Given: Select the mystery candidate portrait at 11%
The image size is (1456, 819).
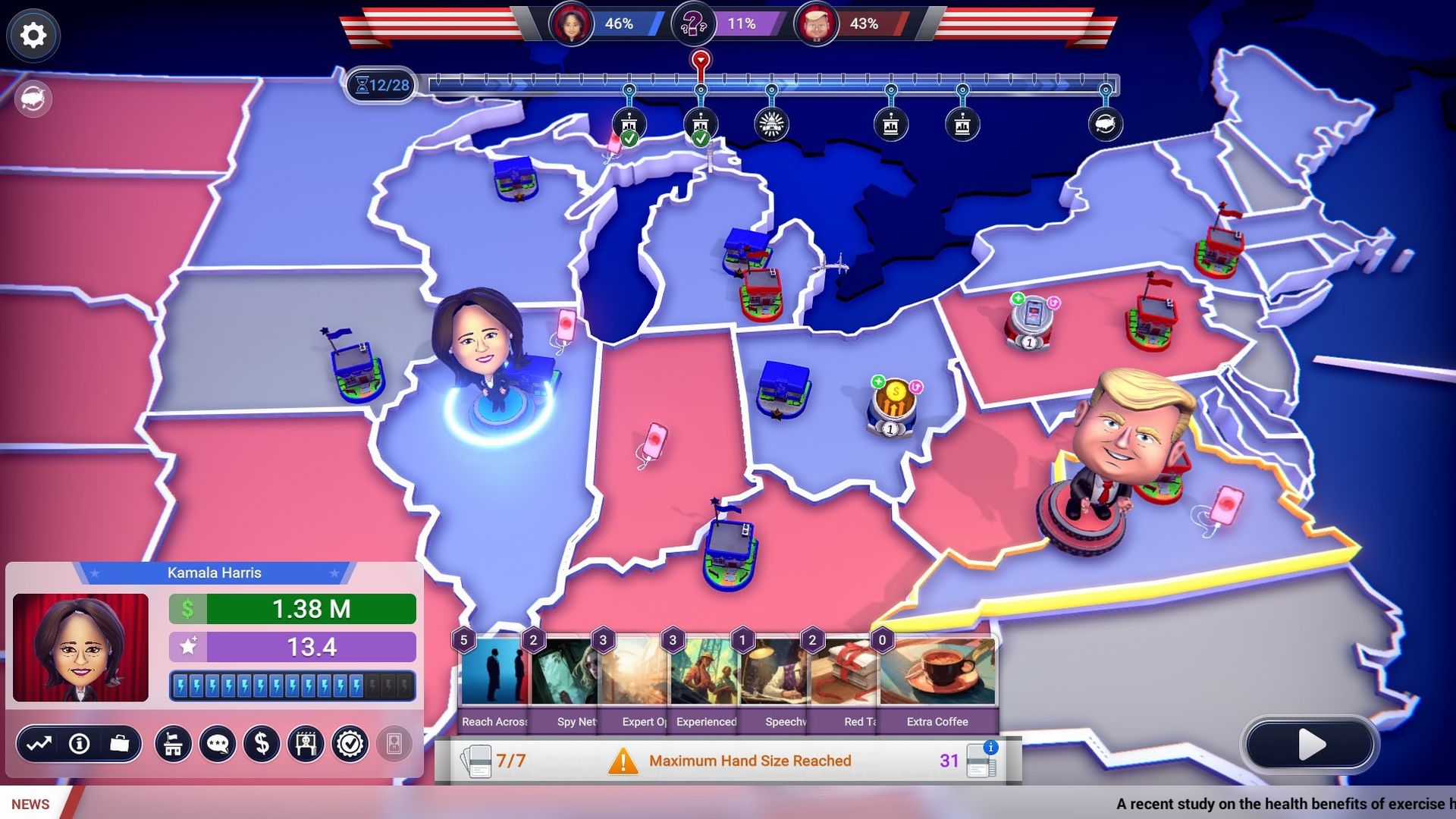Looking at the screenshot, I should click(x=695, y=24).
